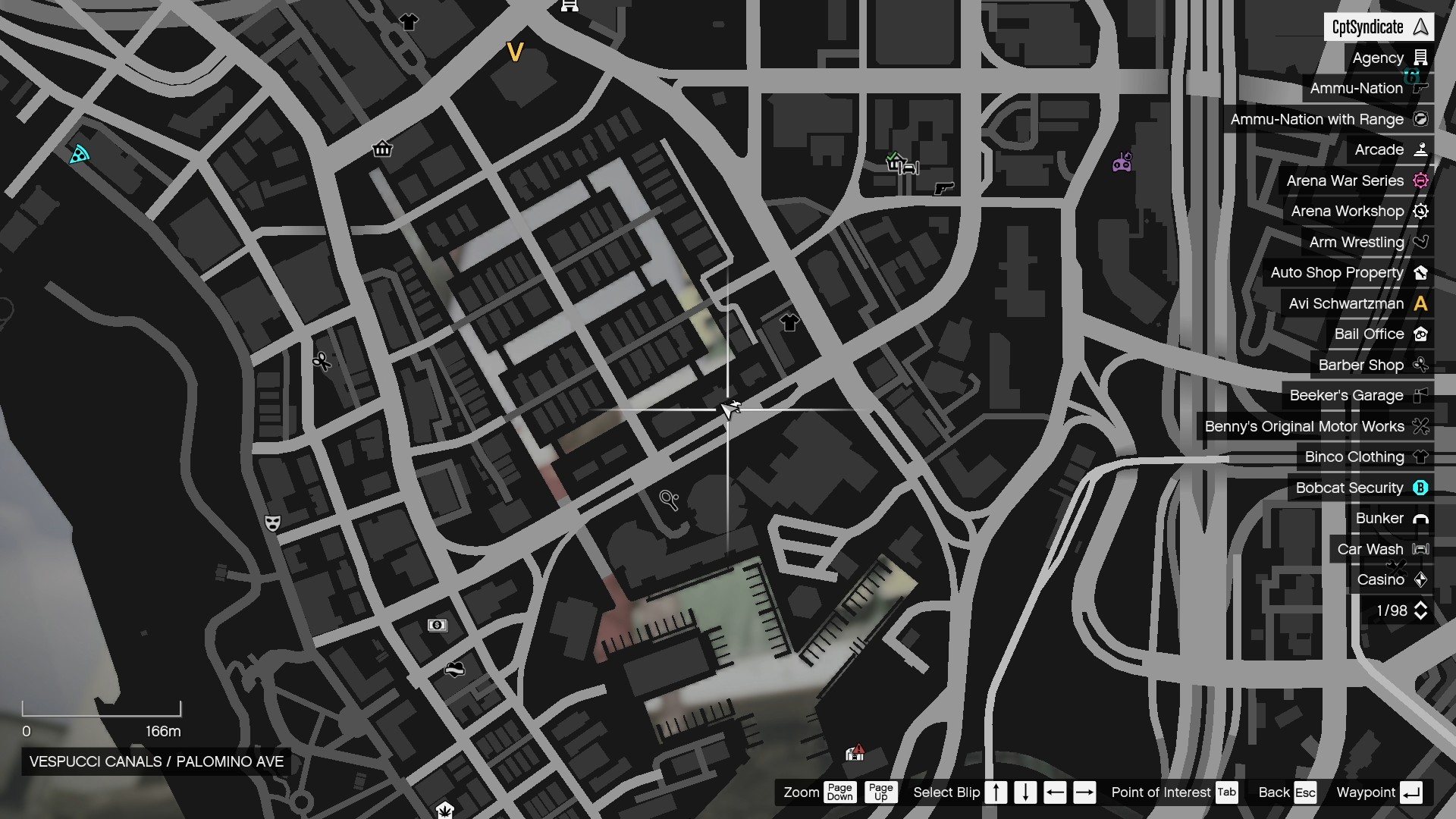The width and height of the screenshot is (1456, 819).
Task: Select the clothing store shirt blip
Action: click(x=789, y=322)
